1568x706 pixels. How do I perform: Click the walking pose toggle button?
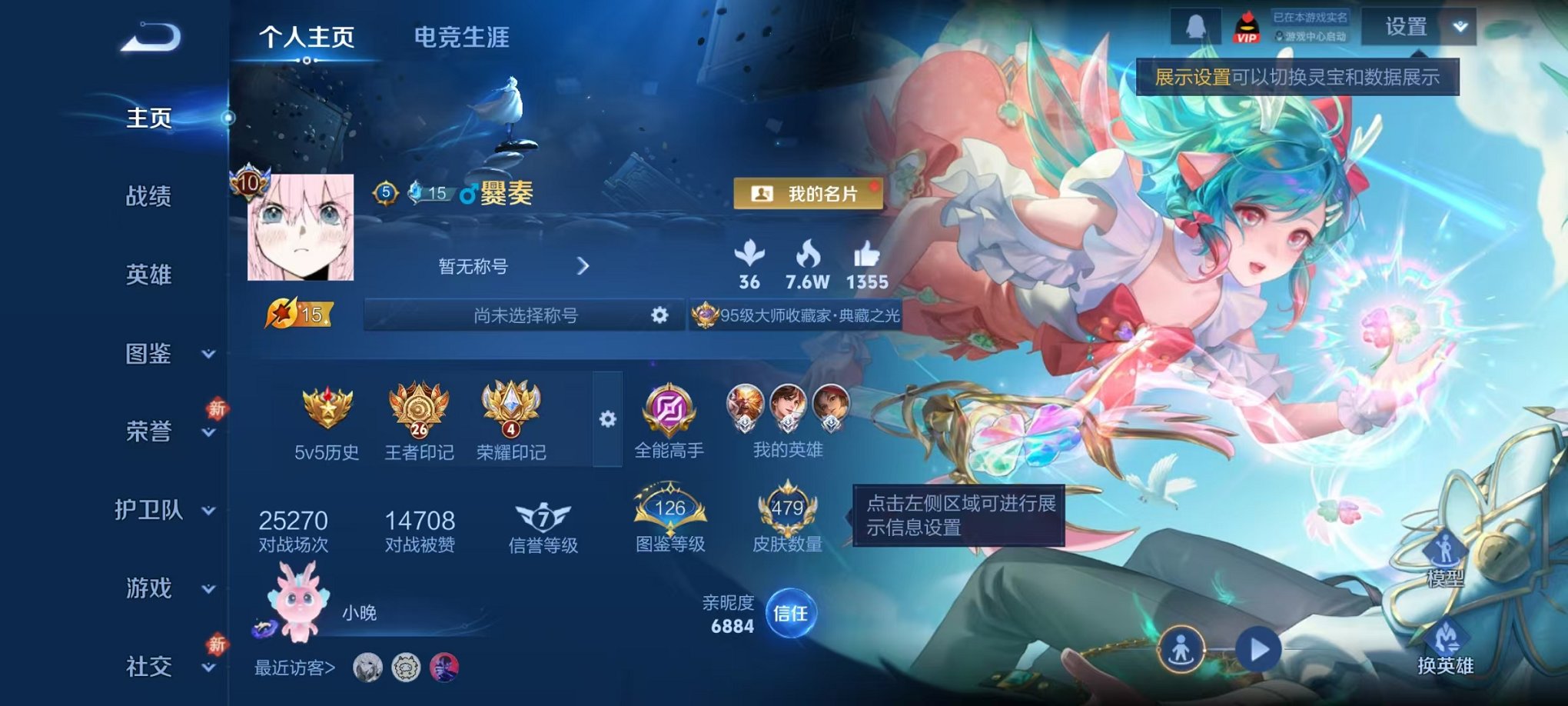(x=1181, y=649)
